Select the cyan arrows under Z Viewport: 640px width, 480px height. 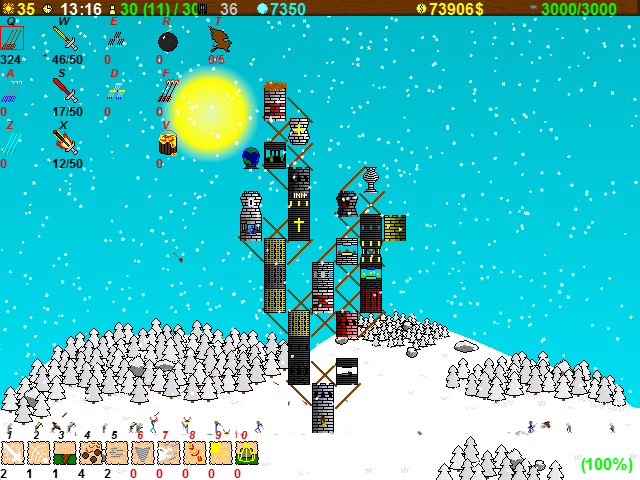click(x=10, y=143)
